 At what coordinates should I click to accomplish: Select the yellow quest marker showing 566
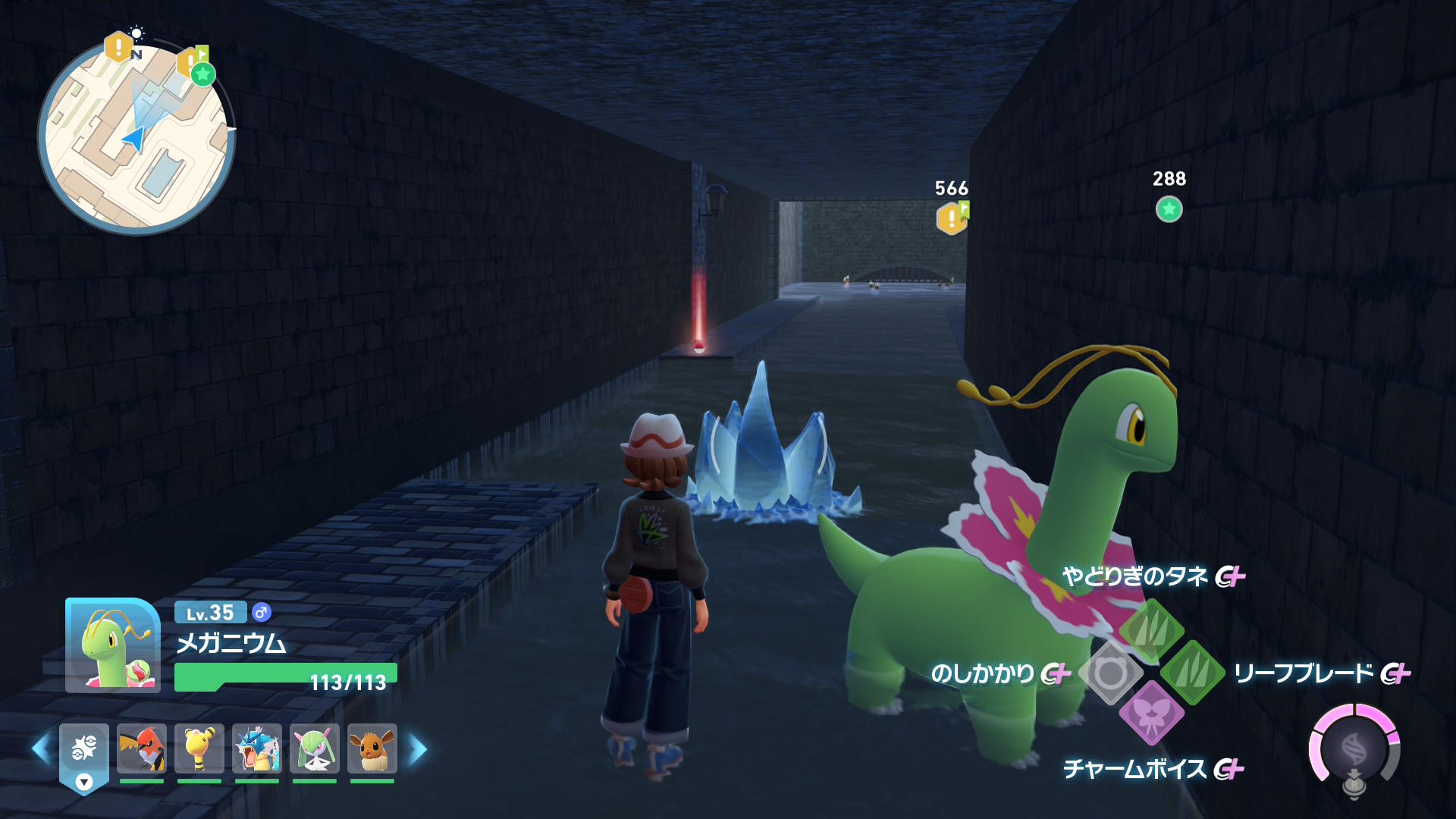tap(952, 218)
